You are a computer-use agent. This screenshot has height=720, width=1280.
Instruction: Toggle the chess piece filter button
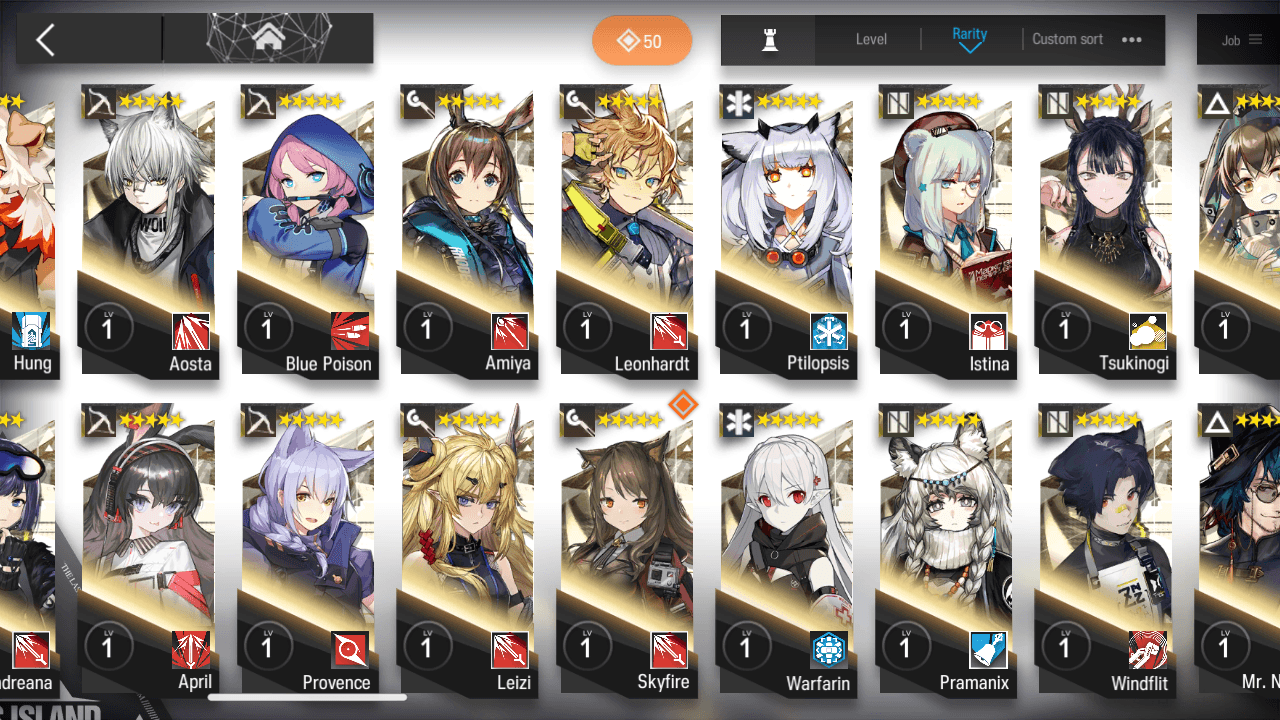(769, 40)
